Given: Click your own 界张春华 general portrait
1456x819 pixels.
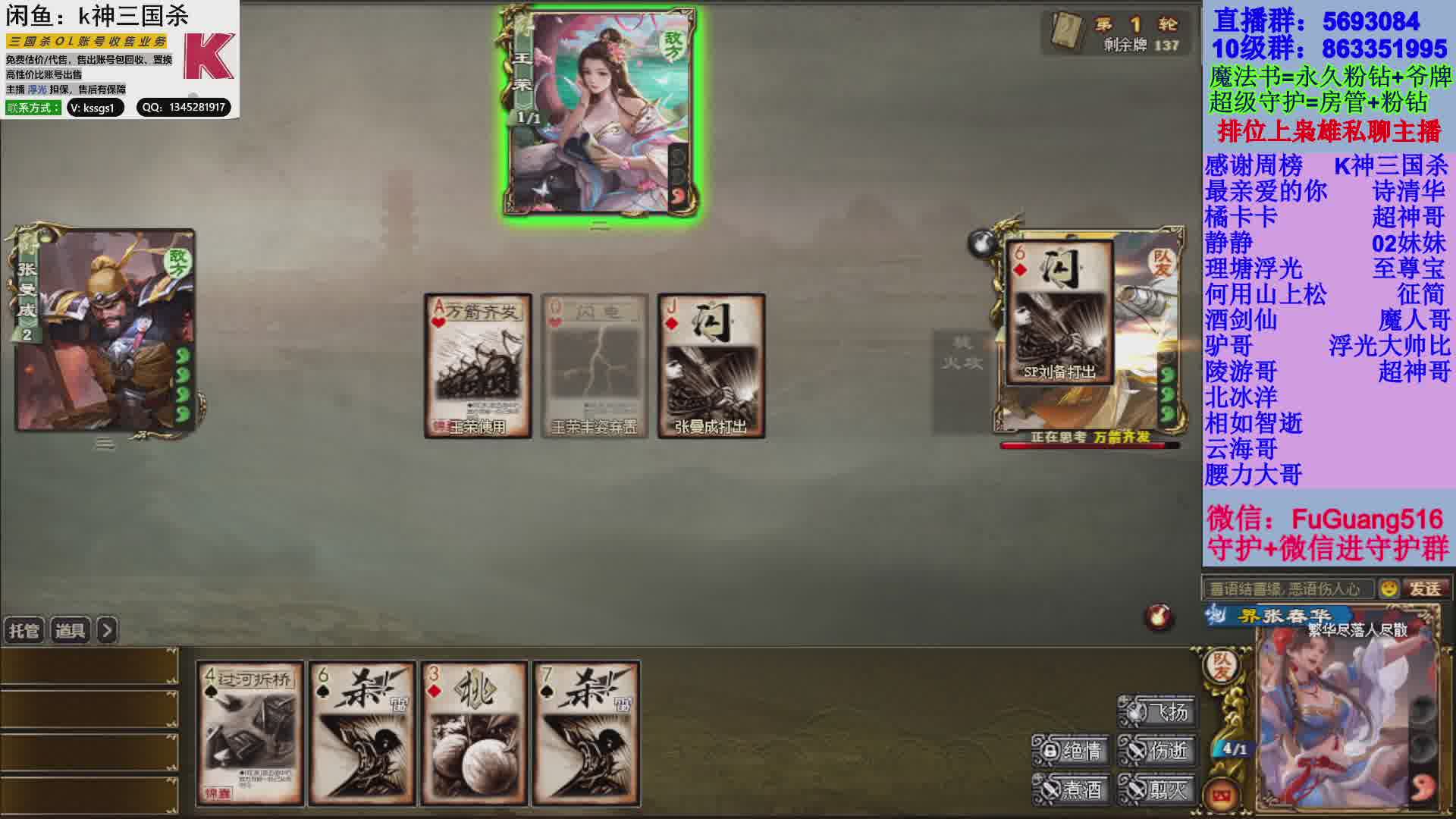Looking at the screenshot, I should 1346,720.
